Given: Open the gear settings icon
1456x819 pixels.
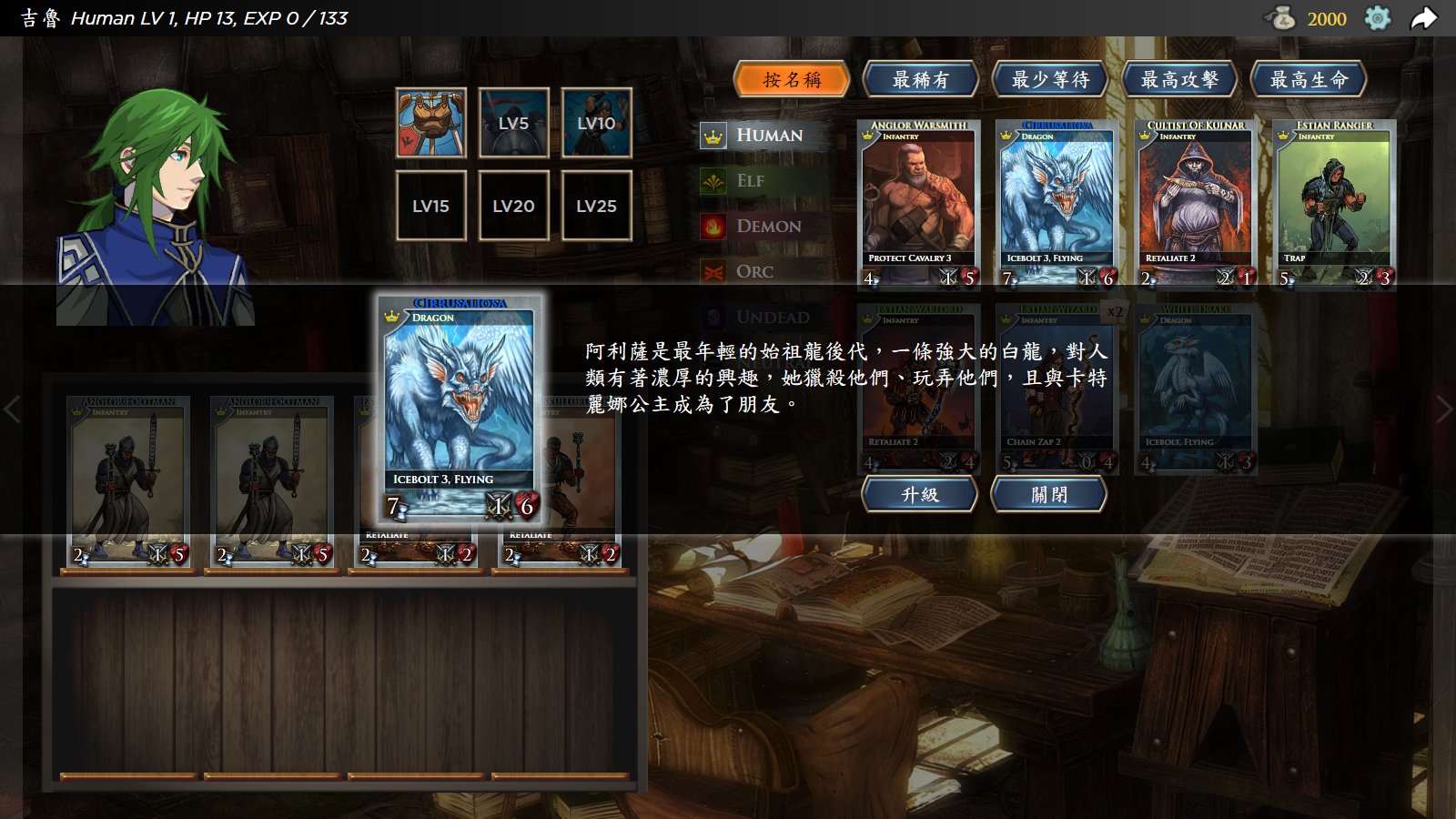Looking at the screenshot, I should [1378, 18].
